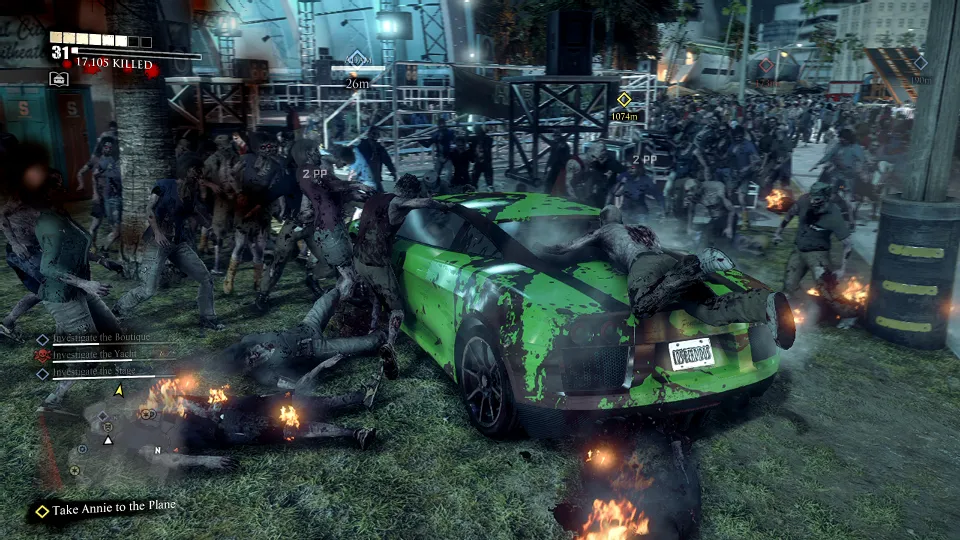Select the 26m waypoint diamond marker
Image resolution: width=960 pixels, height=540 pixels.
coord(357,59)
